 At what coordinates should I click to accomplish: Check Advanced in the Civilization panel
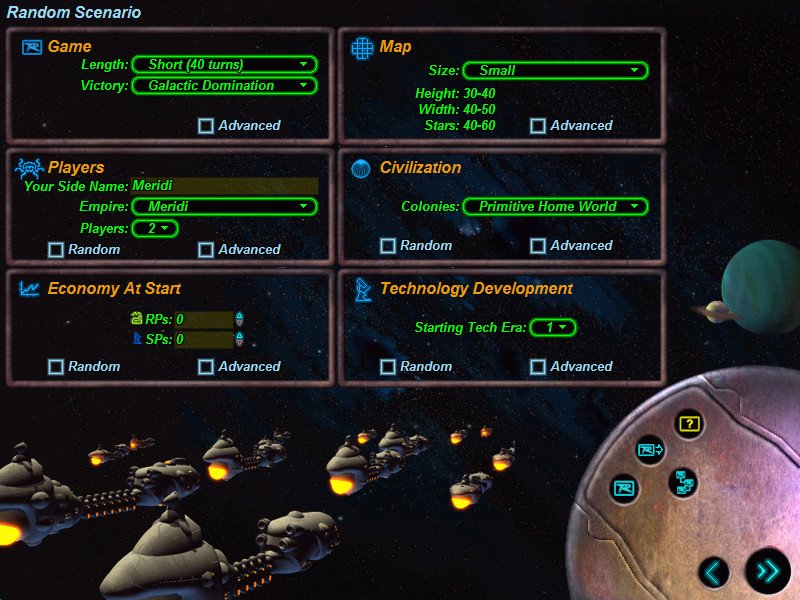(x=538, y=246)
